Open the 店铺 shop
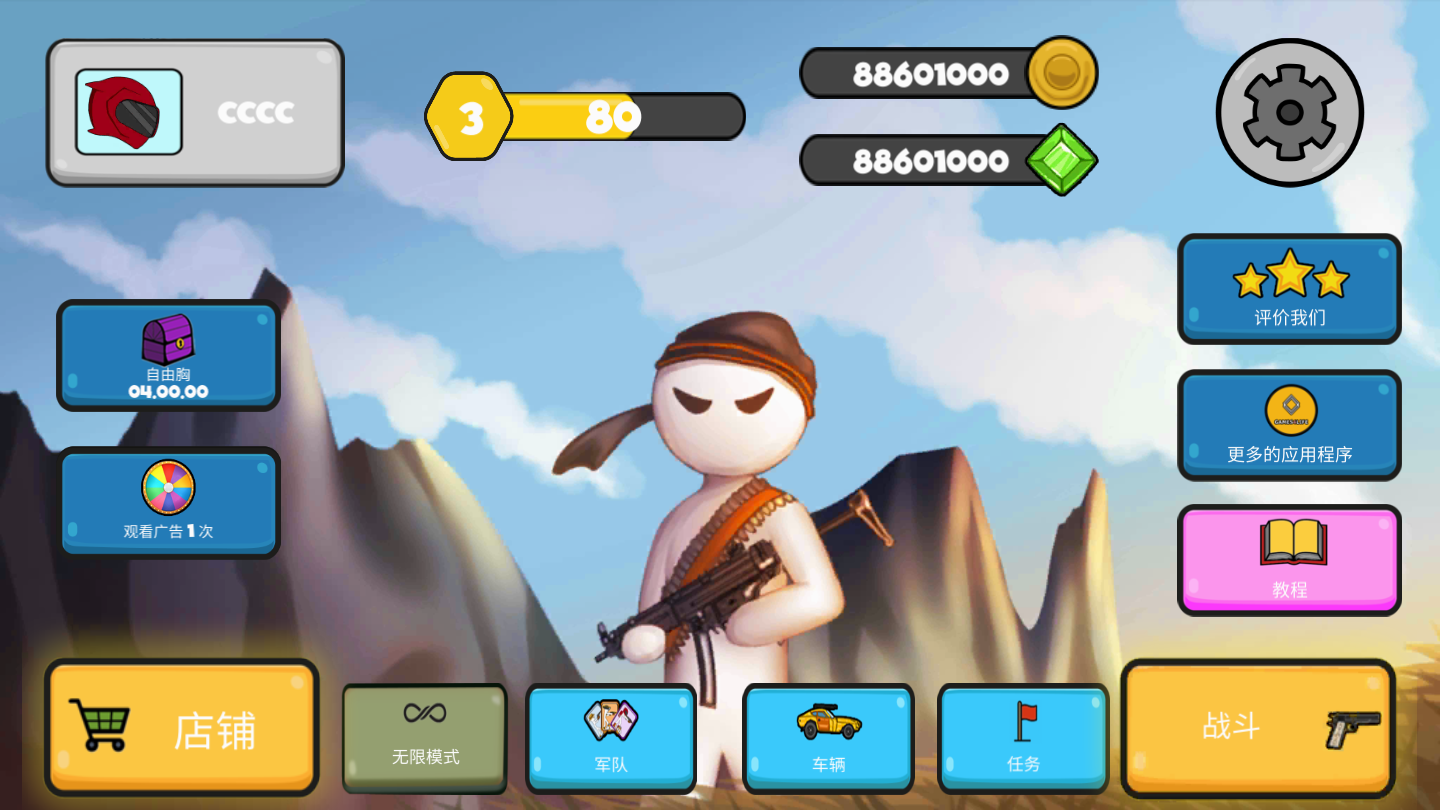Viewport: 1440px width, 810px height. click(182, 727)
